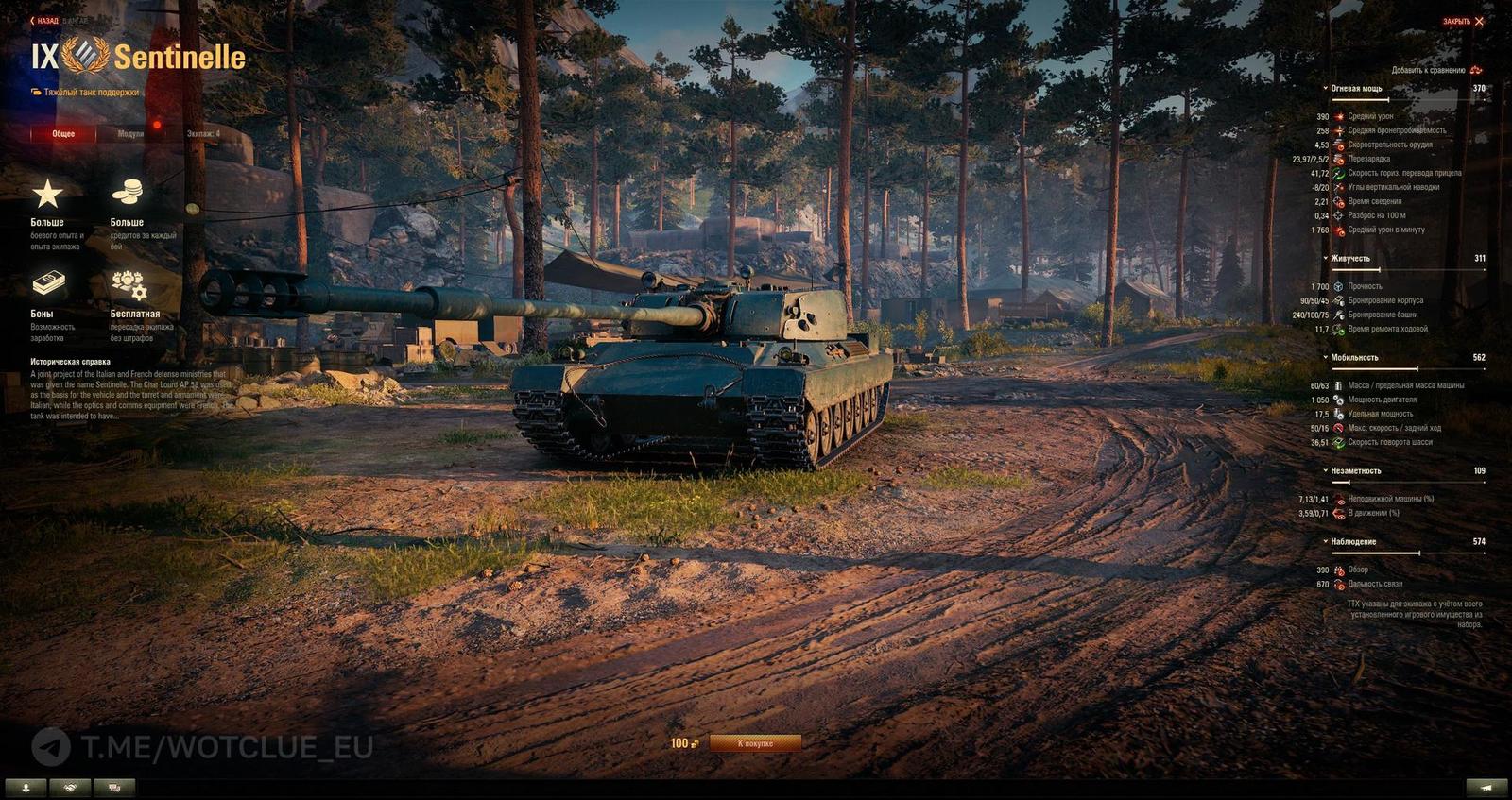Viewport: 1512px width, 800px height.
Task: Click the download arrow button bottom left
Action: (24, 786)
